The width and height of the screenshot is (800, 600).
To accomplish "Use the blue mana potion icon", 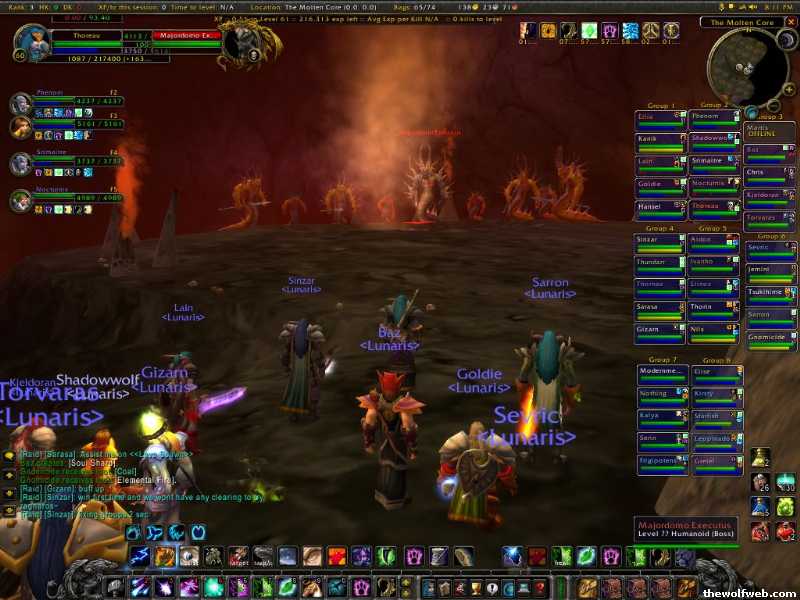I will coord(761,506).
